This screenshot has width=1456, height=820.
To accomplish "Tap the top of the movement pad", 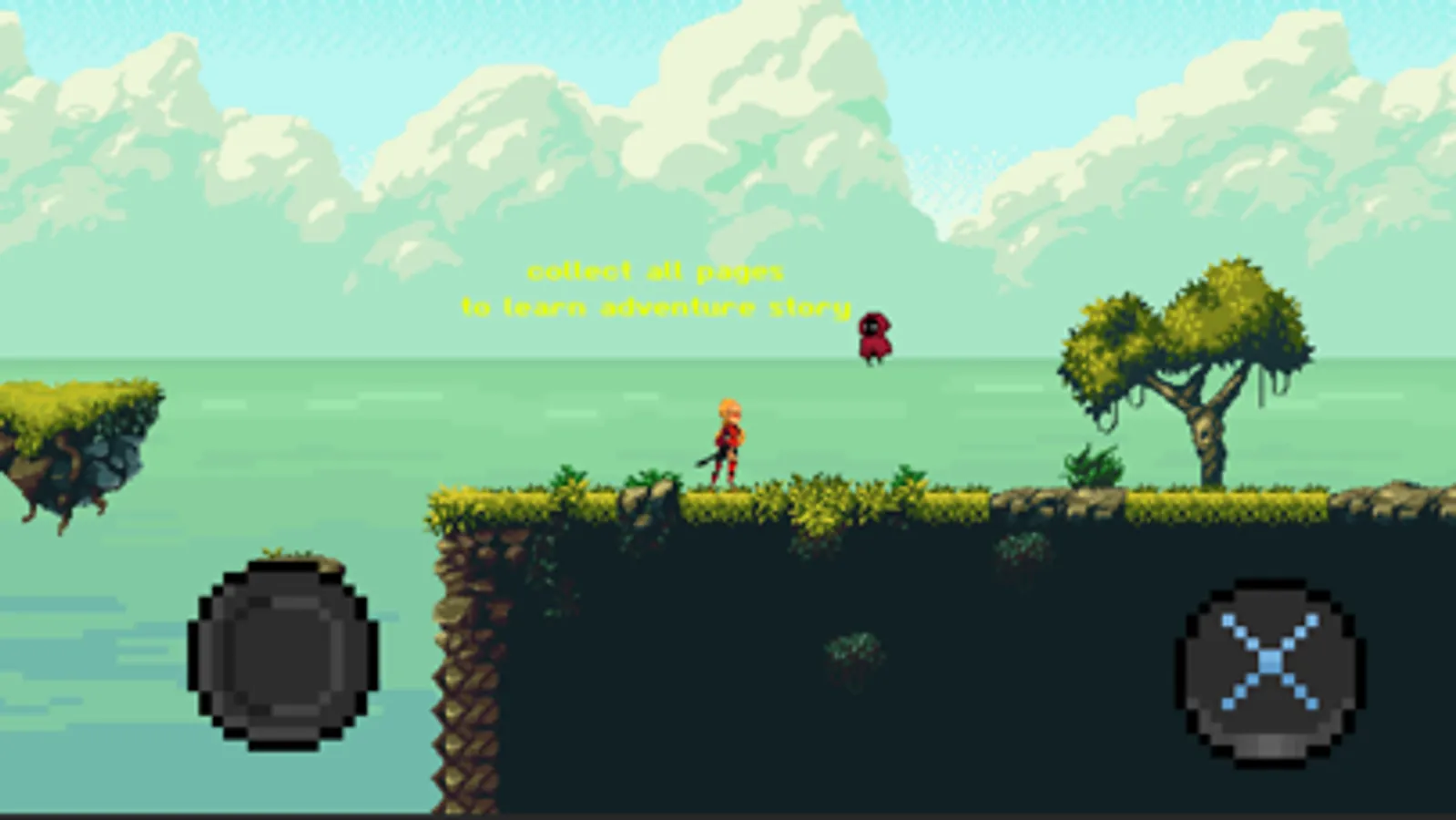I will pyautogui.click(x=282, y=583).
